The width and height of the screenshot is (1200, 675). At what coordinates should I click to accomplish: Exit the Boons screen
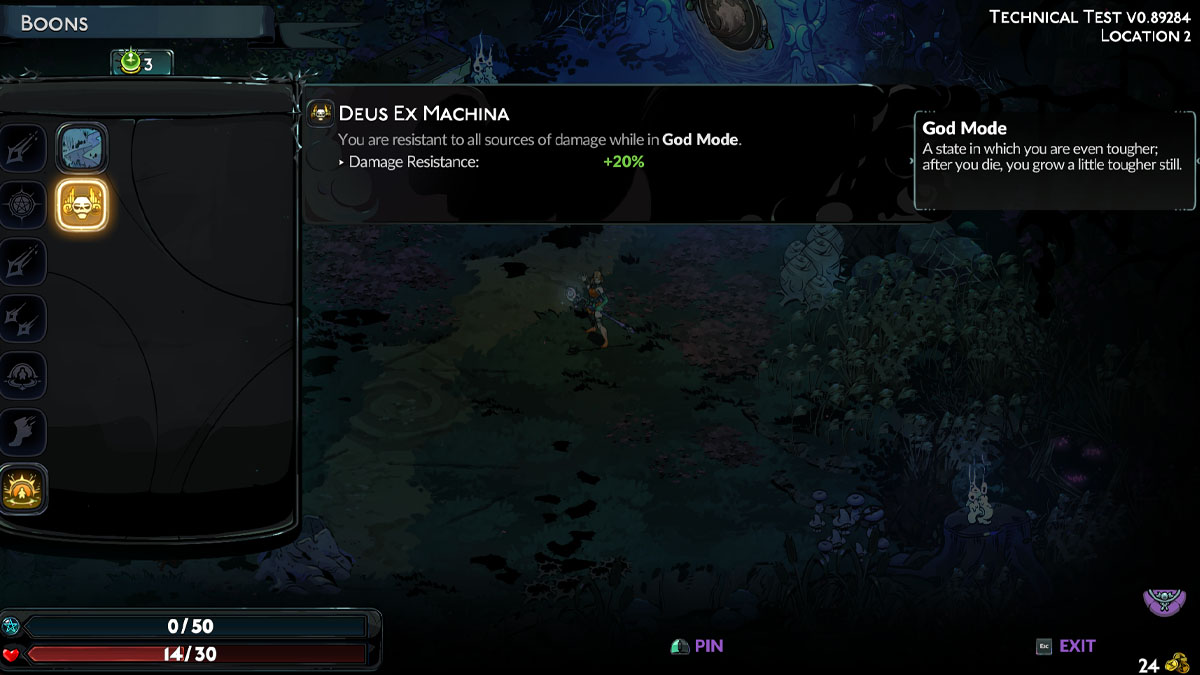tap(1066, 646)
